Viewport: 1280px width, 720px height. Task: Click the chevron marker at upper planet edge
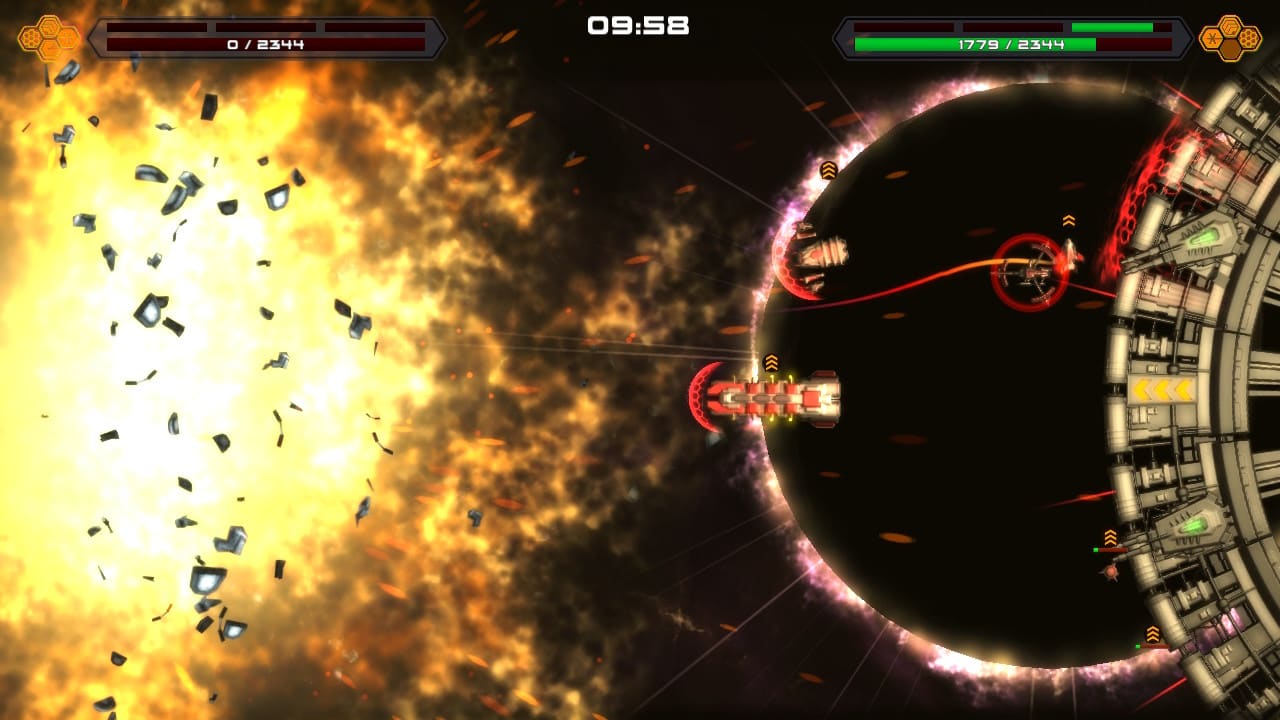[826, 171]
